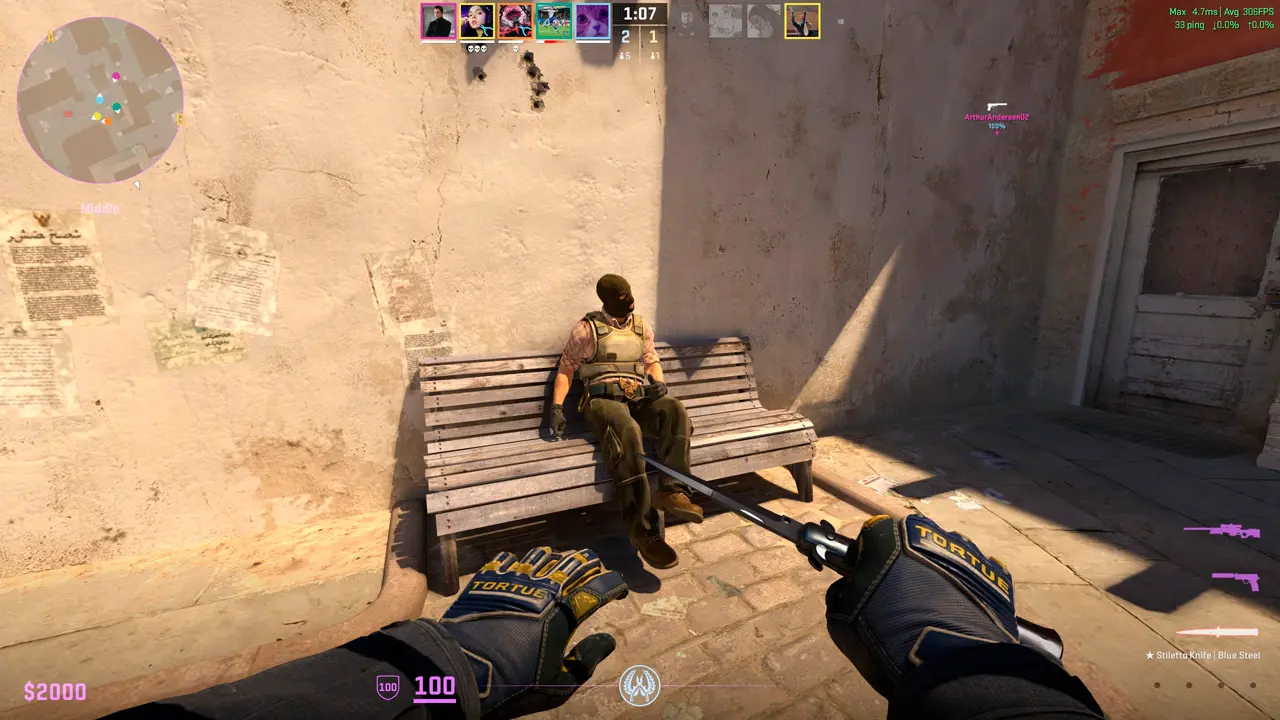This screenshot has width=1280, height=720.
Task: Click the armor shield icon
Action: [x=387, y=686]
